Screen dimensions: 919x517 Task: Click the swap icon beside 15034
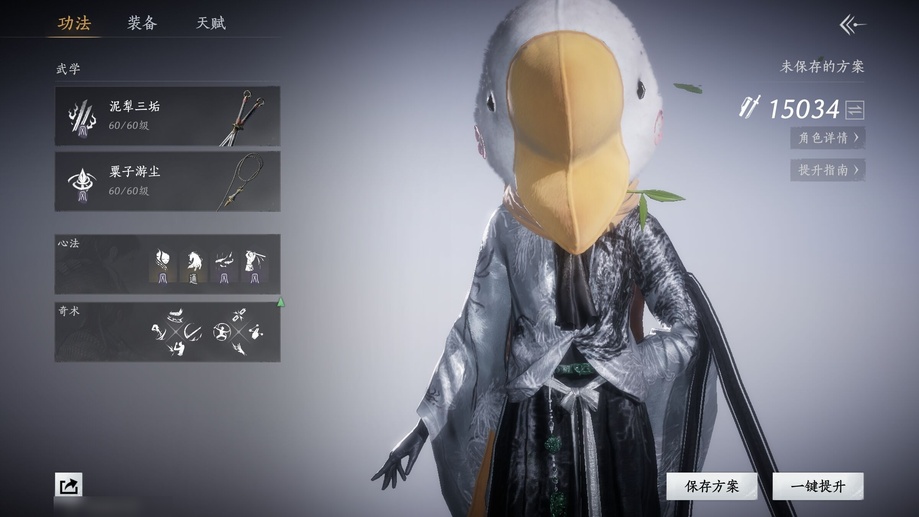coord(855,109)
